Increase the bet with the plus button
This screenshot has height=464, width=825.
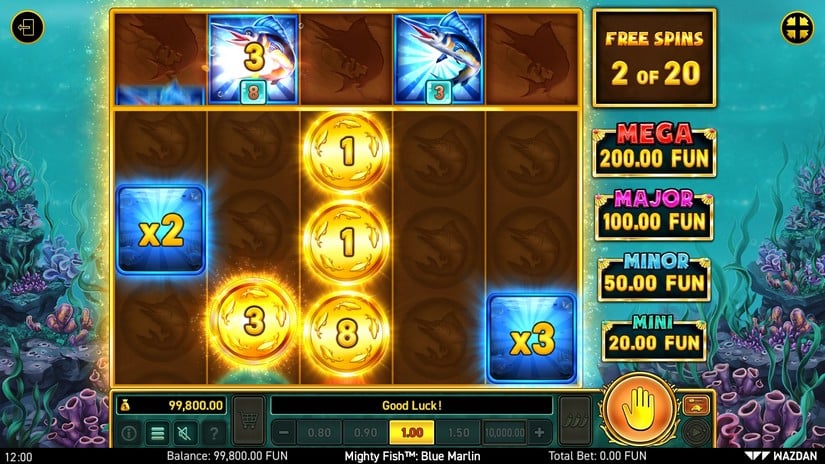coord(540,432)
